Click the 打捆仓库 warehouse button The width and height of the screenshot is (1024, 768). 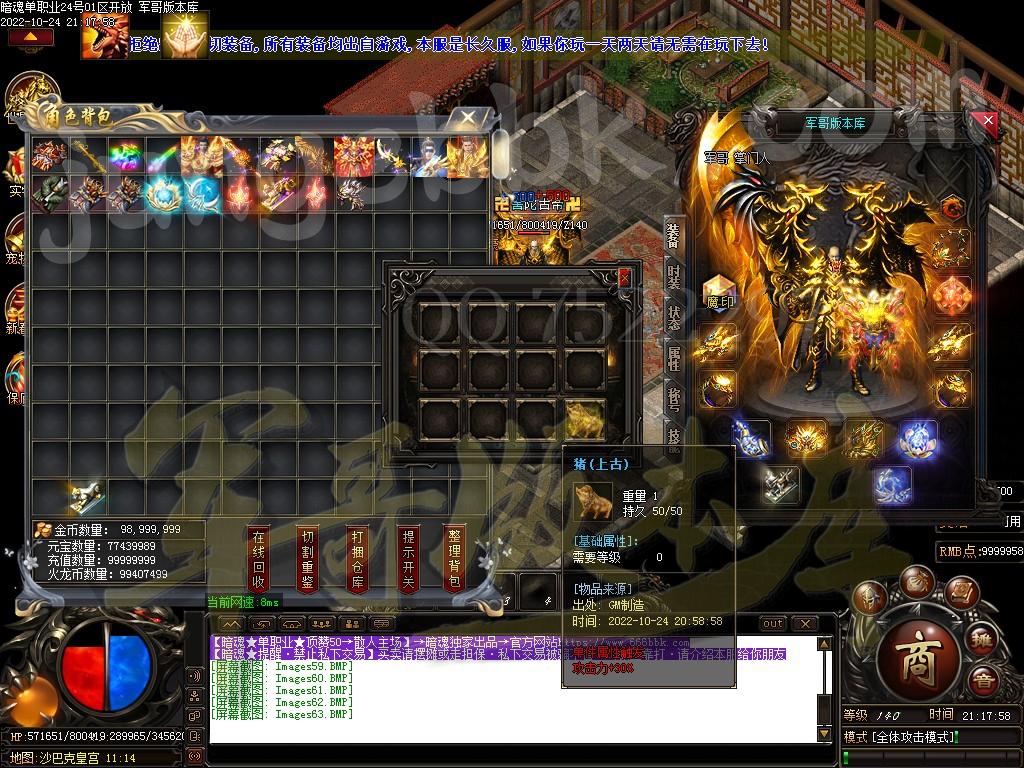[357, 558]
